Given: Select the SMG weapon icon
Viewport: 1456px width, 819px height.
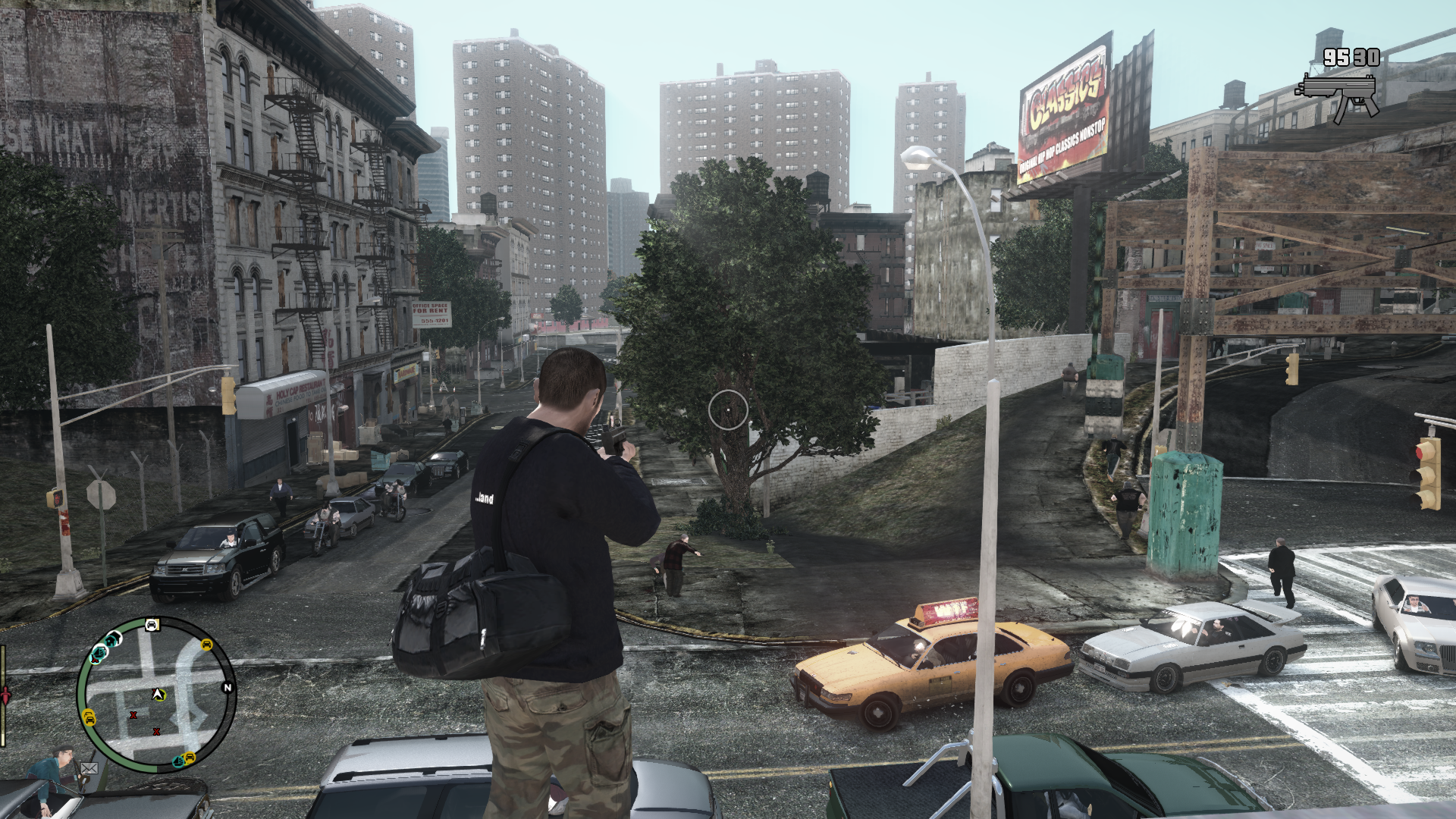Looking at the screenshot, I should click(x=1338, y=96).
